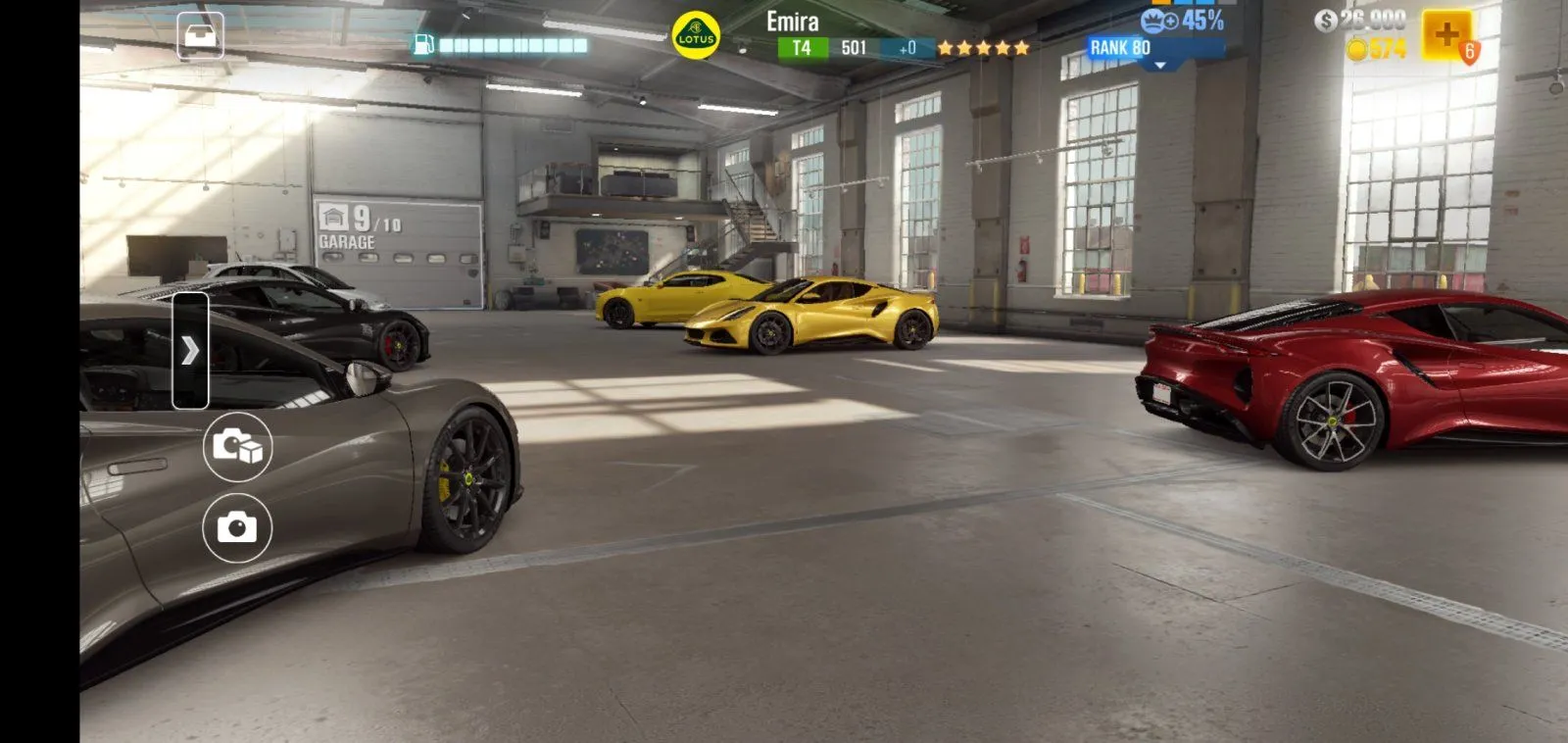Take a photo with camera button
The height and width of the screenshot is (743, 1568).
click(237, 527)
